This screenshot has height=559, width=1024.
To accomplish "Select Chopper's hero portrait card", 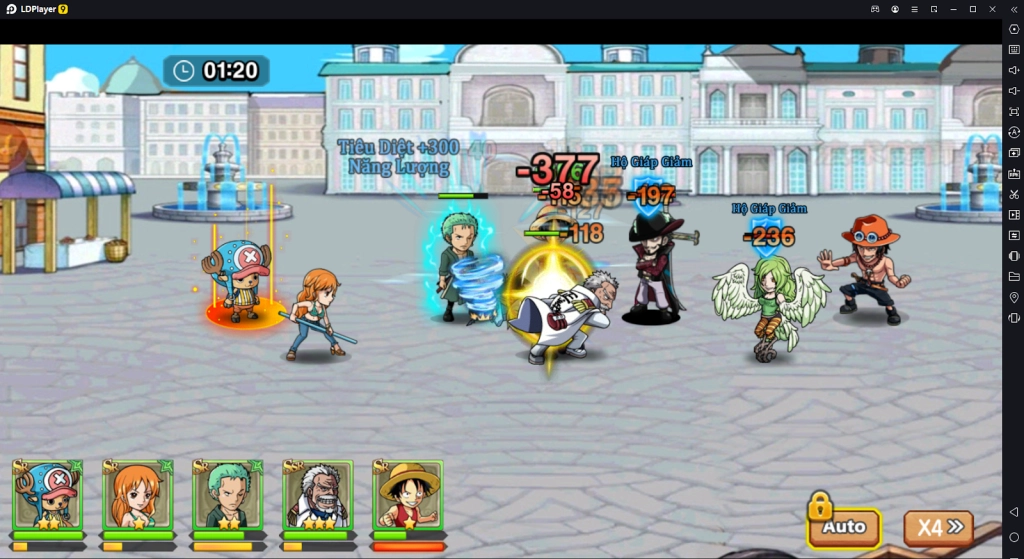I will coord(48,495).
